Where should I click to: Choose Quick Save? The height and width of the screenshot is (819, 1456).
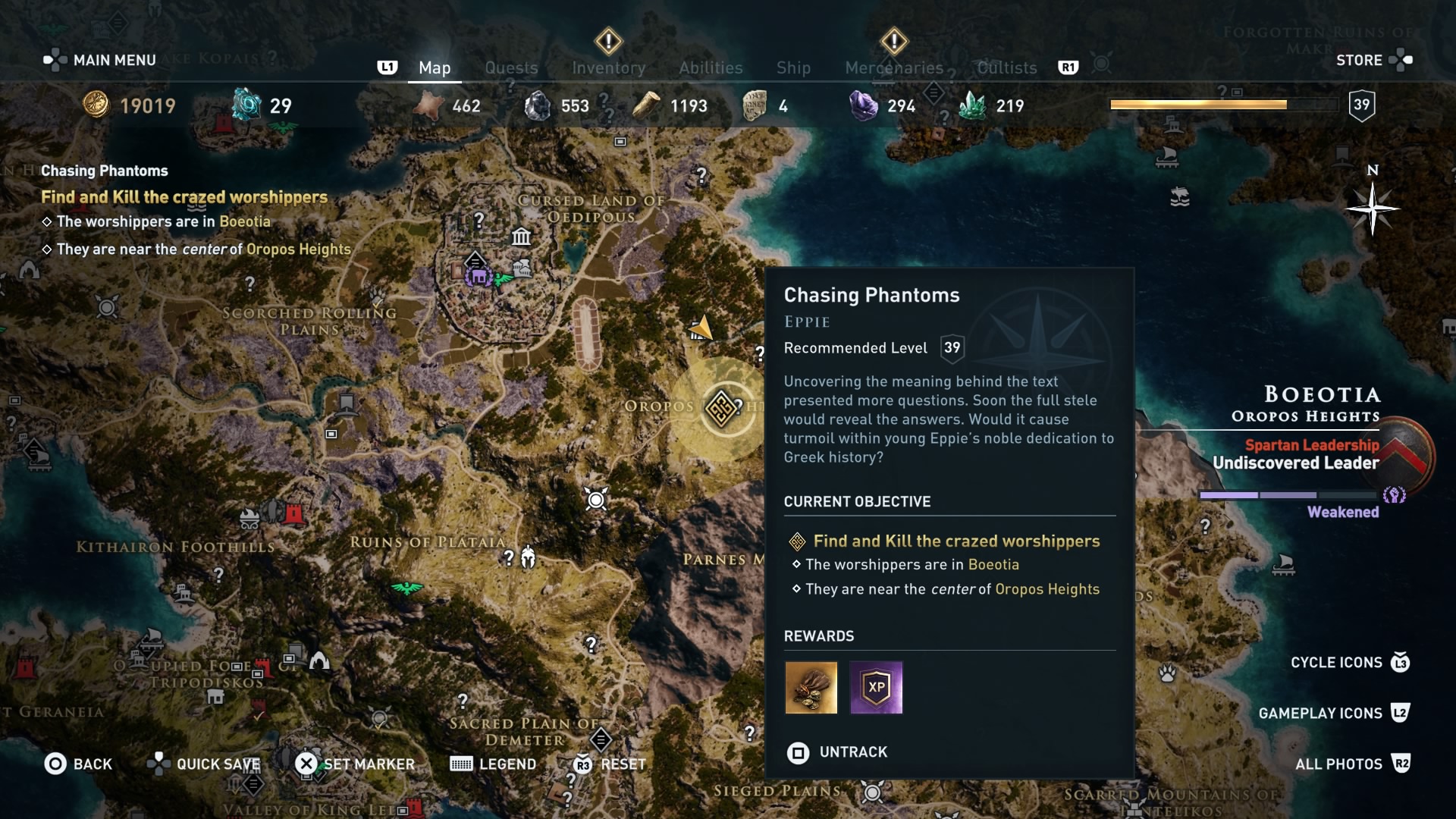tap(204, 764)
